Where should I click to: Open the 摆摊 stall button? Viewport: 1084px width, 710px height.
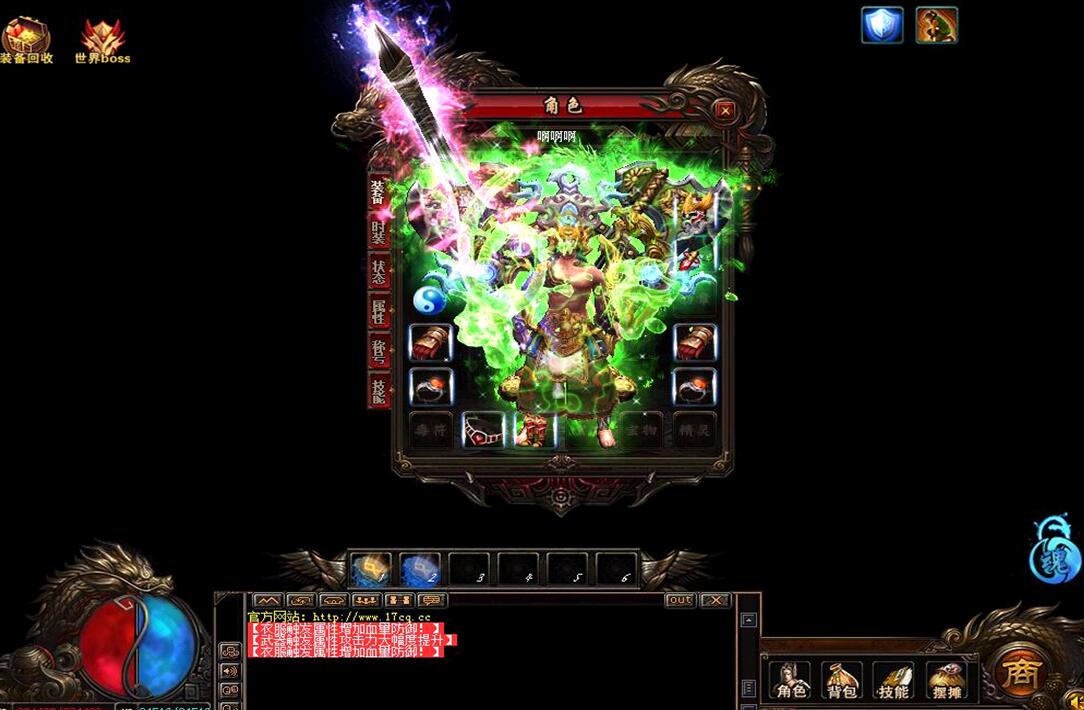(x=945, y=680)
